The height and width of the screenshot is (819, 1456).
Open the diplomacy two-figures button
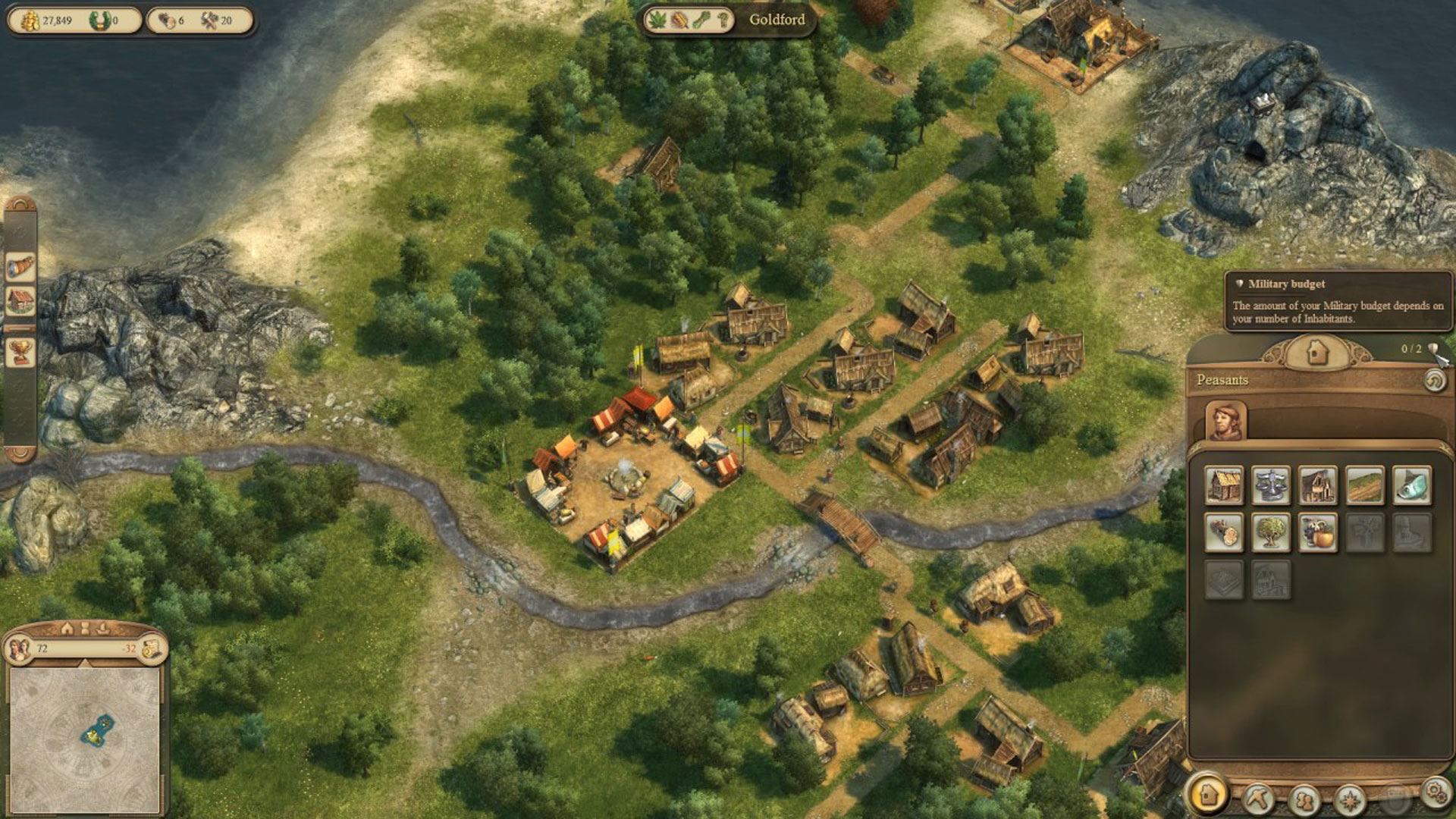click(x=1304, y=799)
